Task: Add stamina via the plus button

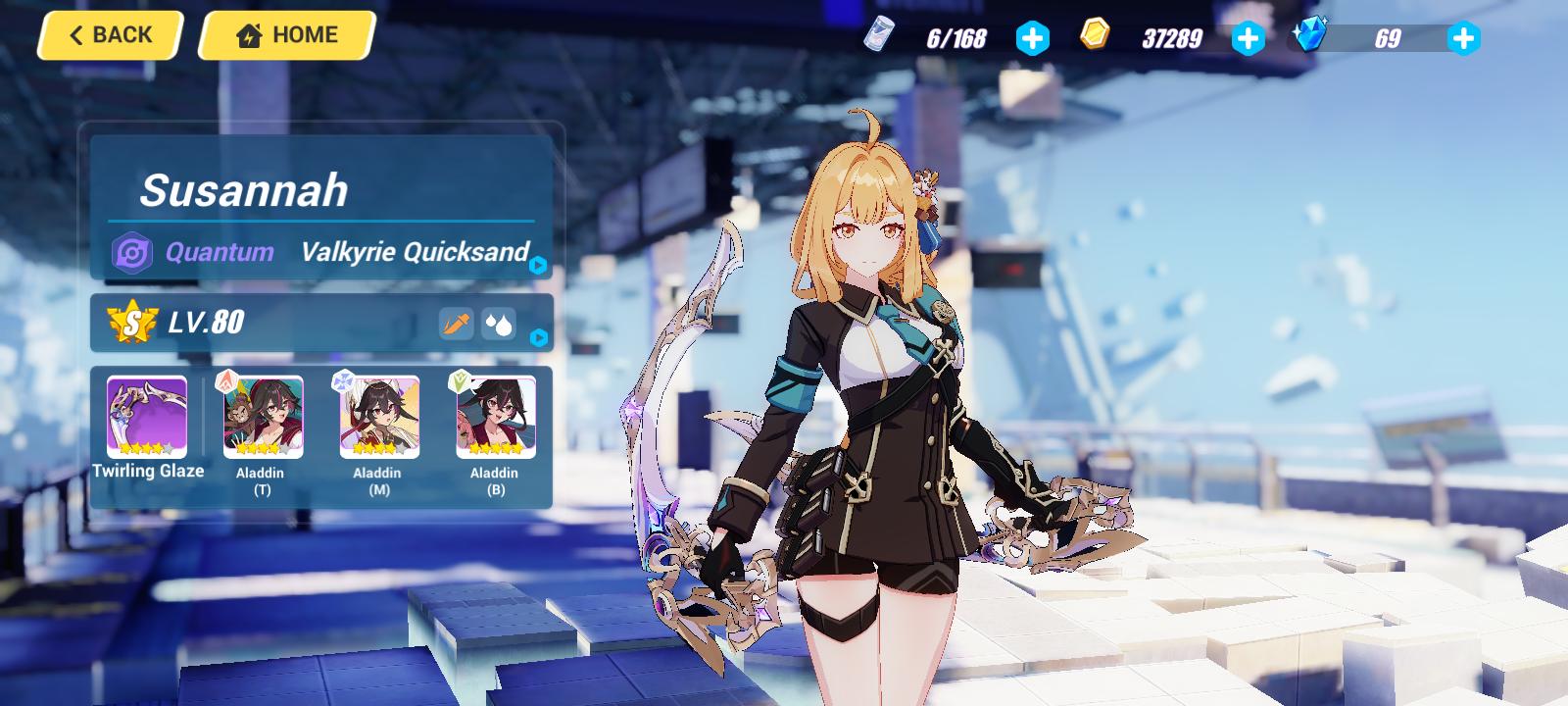Action: tap(1032, 38)
